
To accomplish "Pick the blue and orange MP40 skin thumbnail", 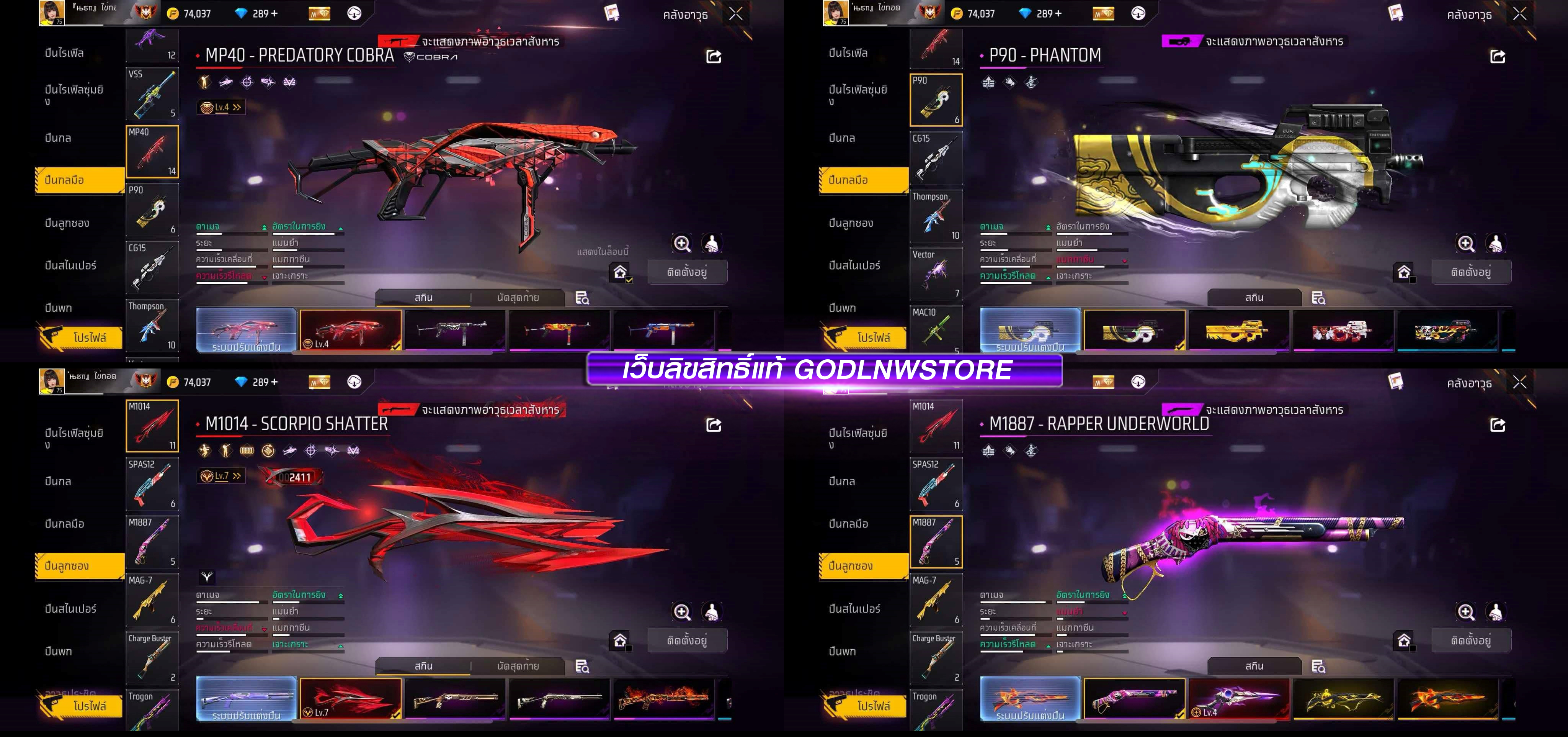I will pyautogui.click(x=664, y=330).
